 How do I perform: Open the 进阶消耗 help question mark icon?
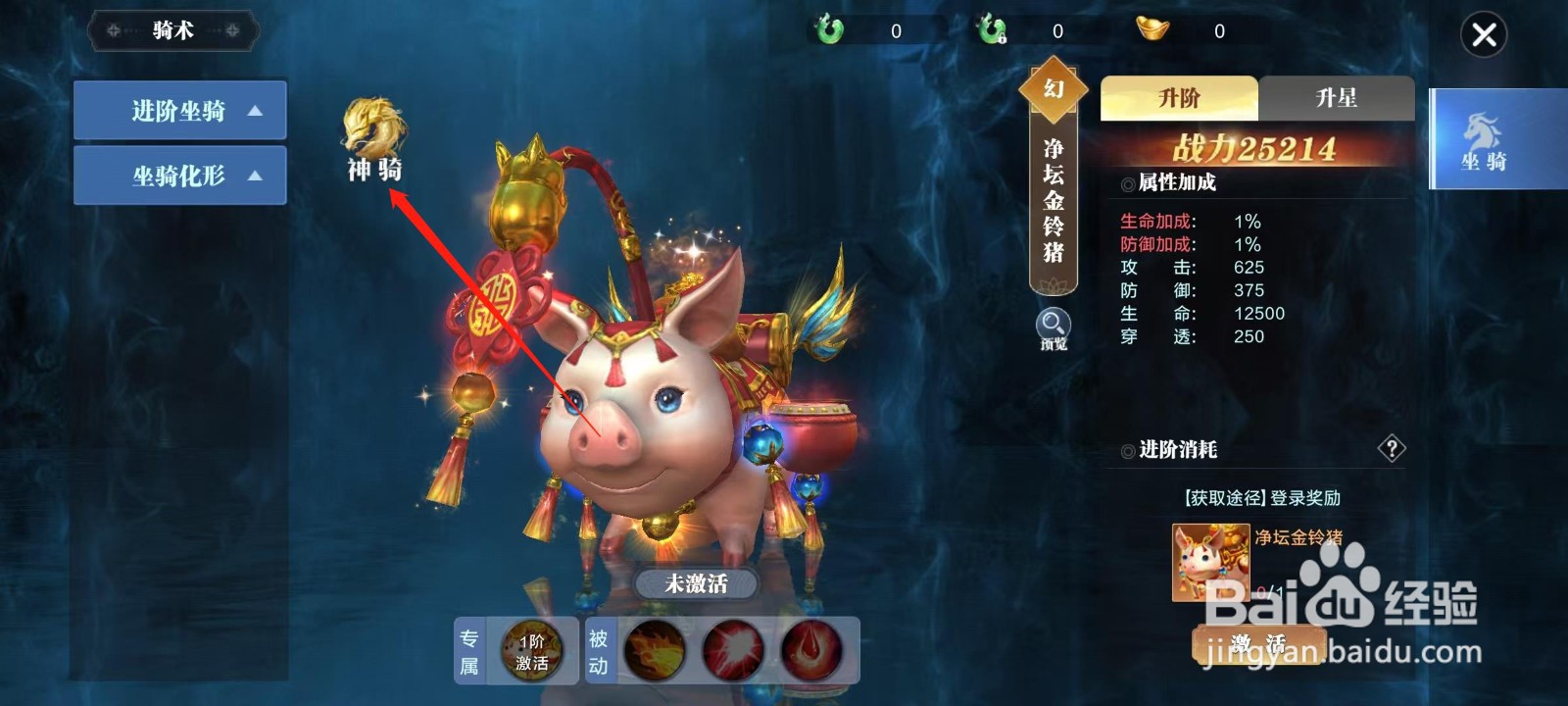[x=1390, y=450]
